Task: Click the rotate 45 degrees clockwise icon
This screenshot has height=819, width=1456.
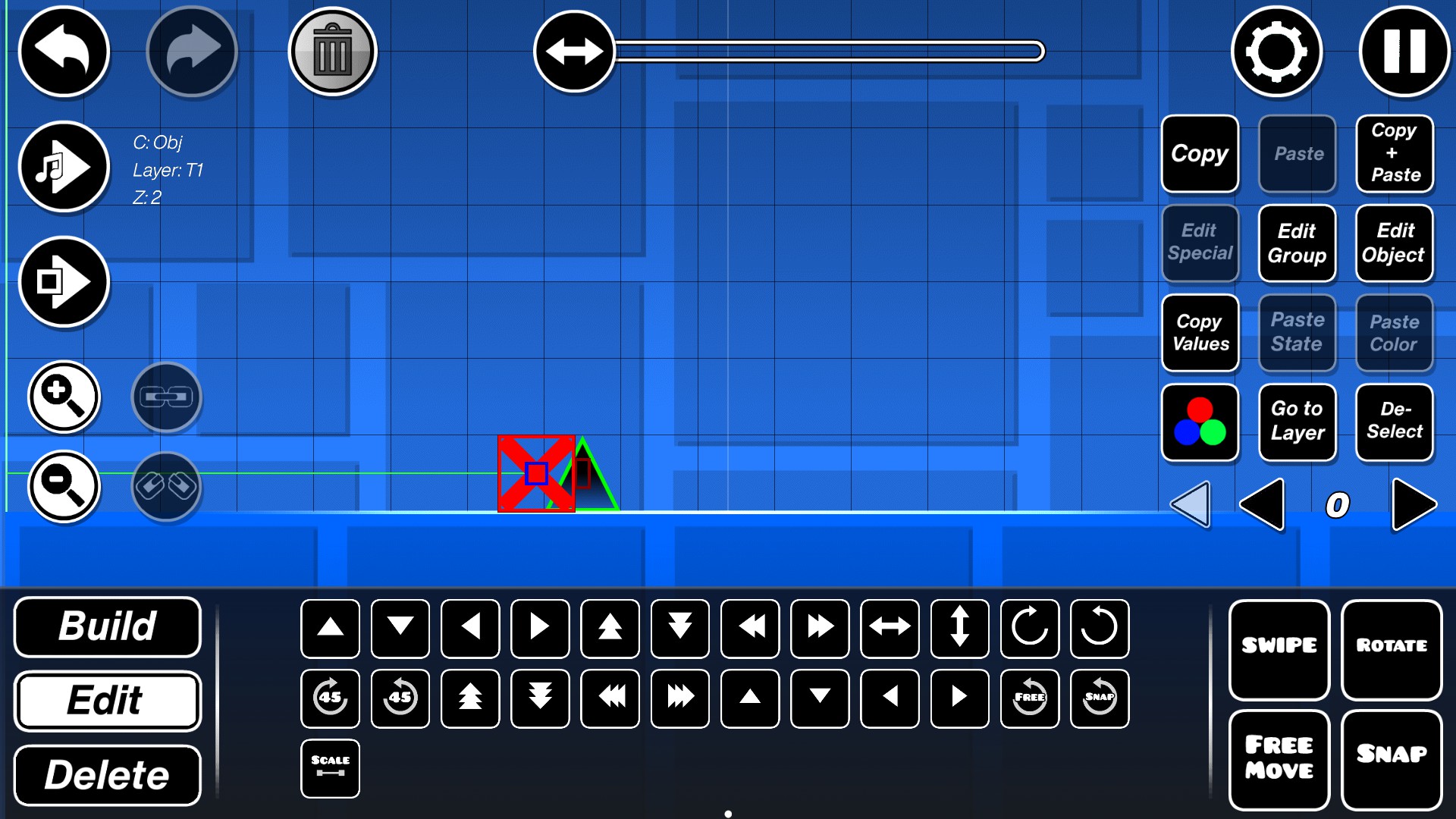Action: (330, 698)
